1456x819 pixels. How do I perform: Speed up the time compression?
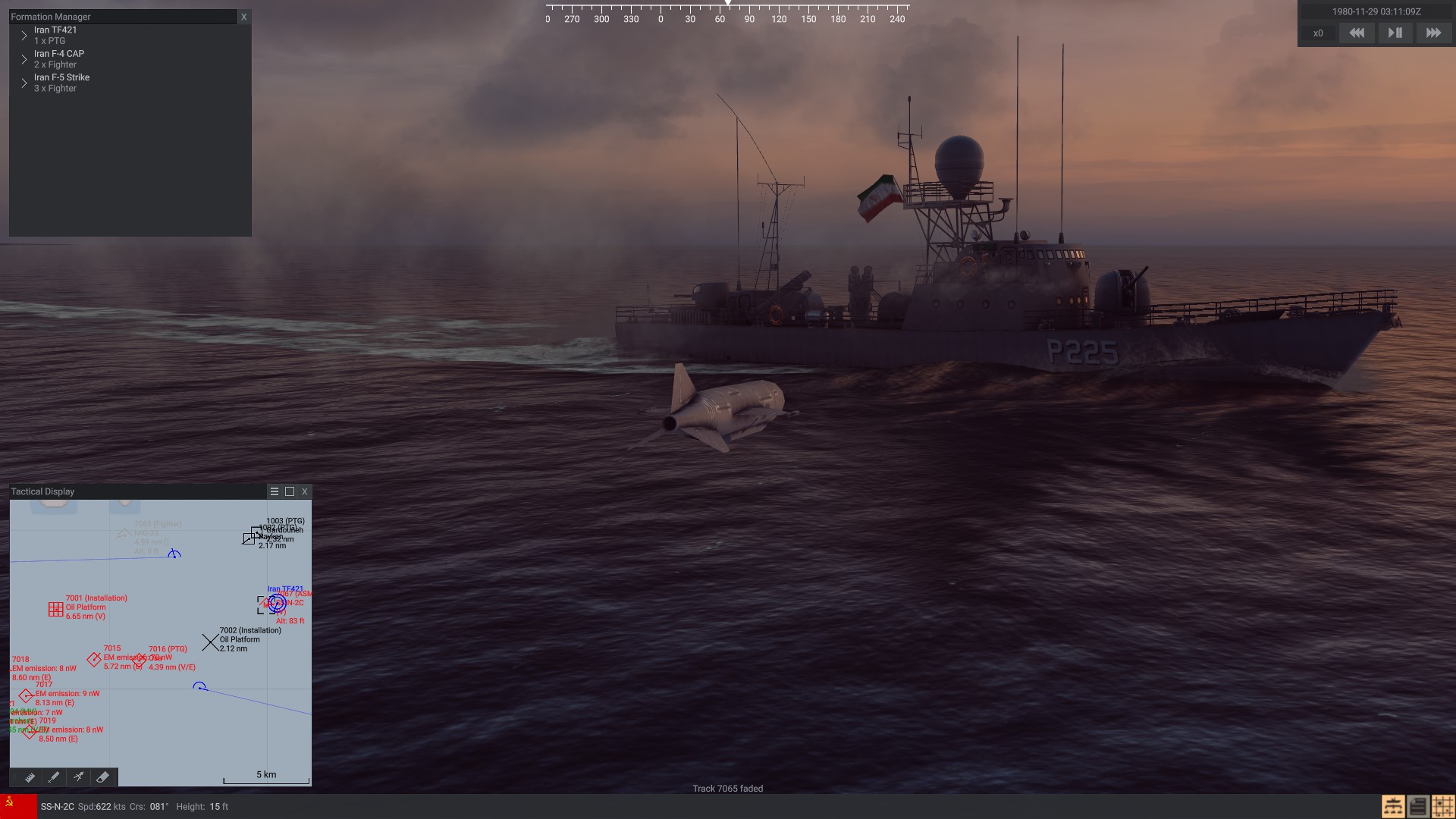point(1433,33)
